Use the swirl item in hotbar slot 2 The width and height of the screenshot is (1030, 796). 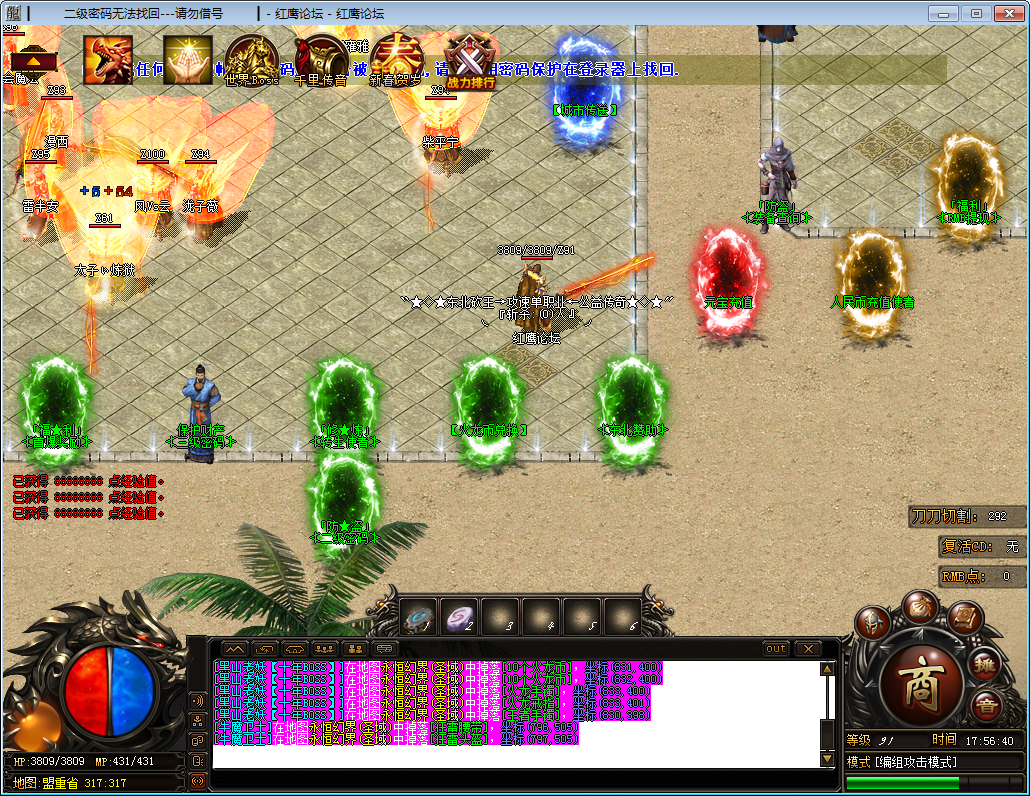click(459, 619)
